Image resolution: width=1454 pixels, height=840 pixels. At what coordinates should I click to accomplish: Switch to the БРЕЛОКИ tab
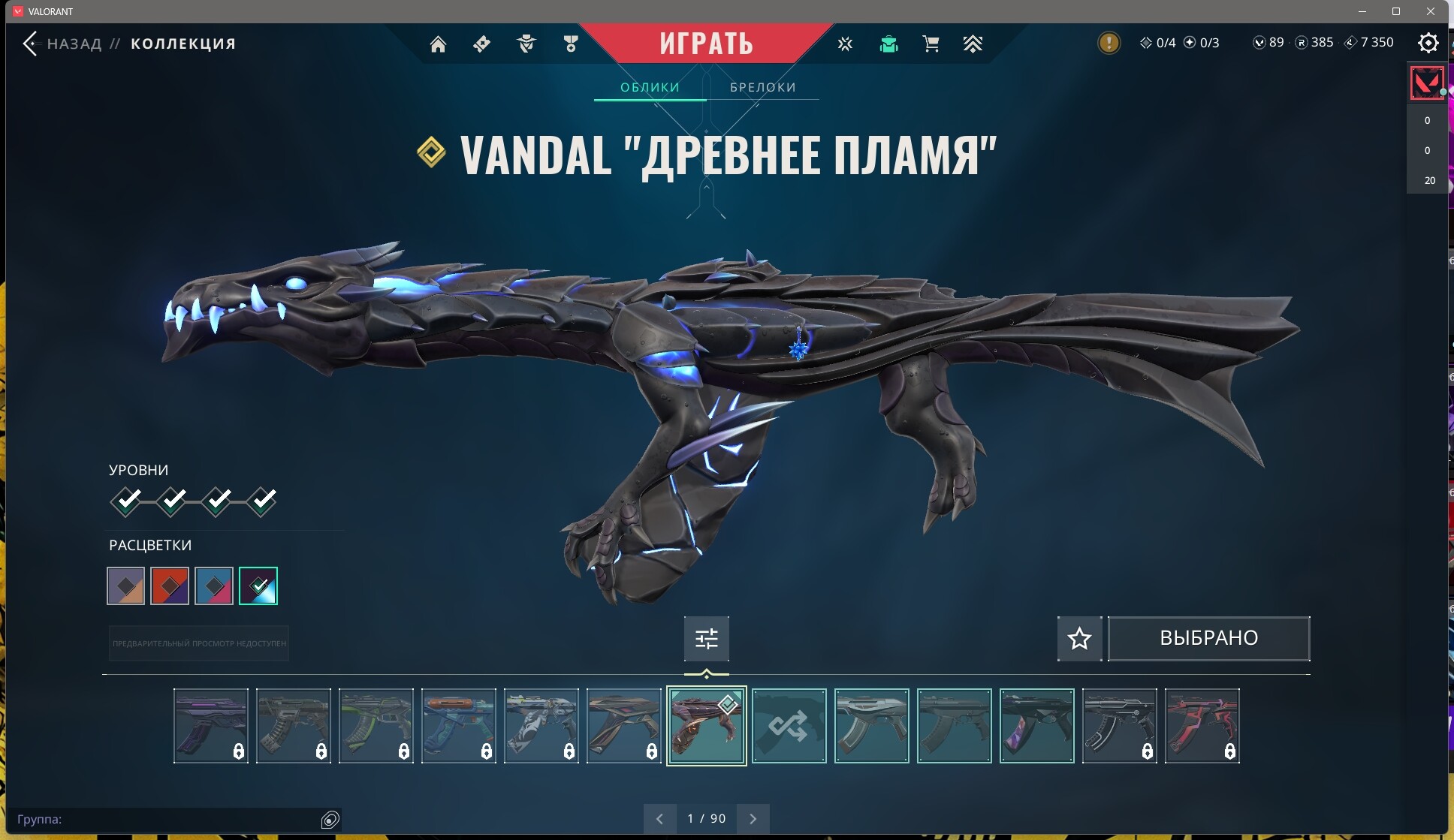(x=762, y=87)
